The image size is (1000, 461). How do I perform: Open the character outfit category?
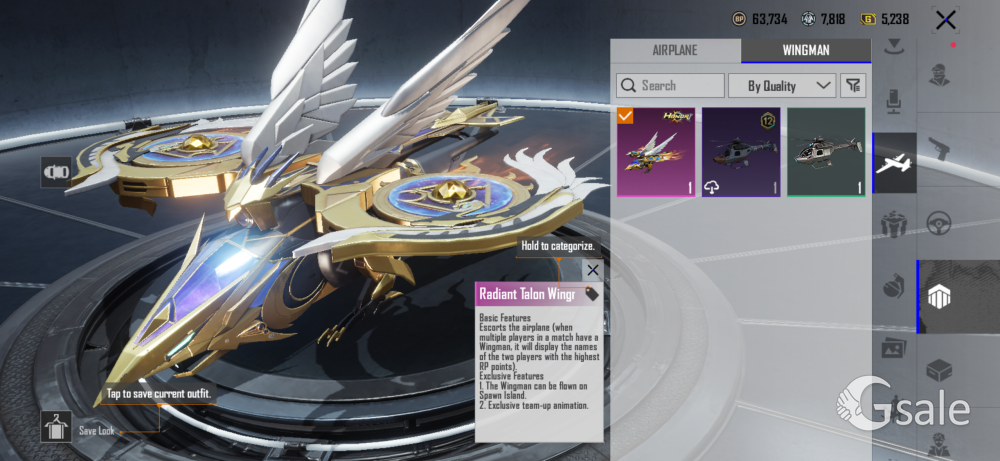[938, 76]
